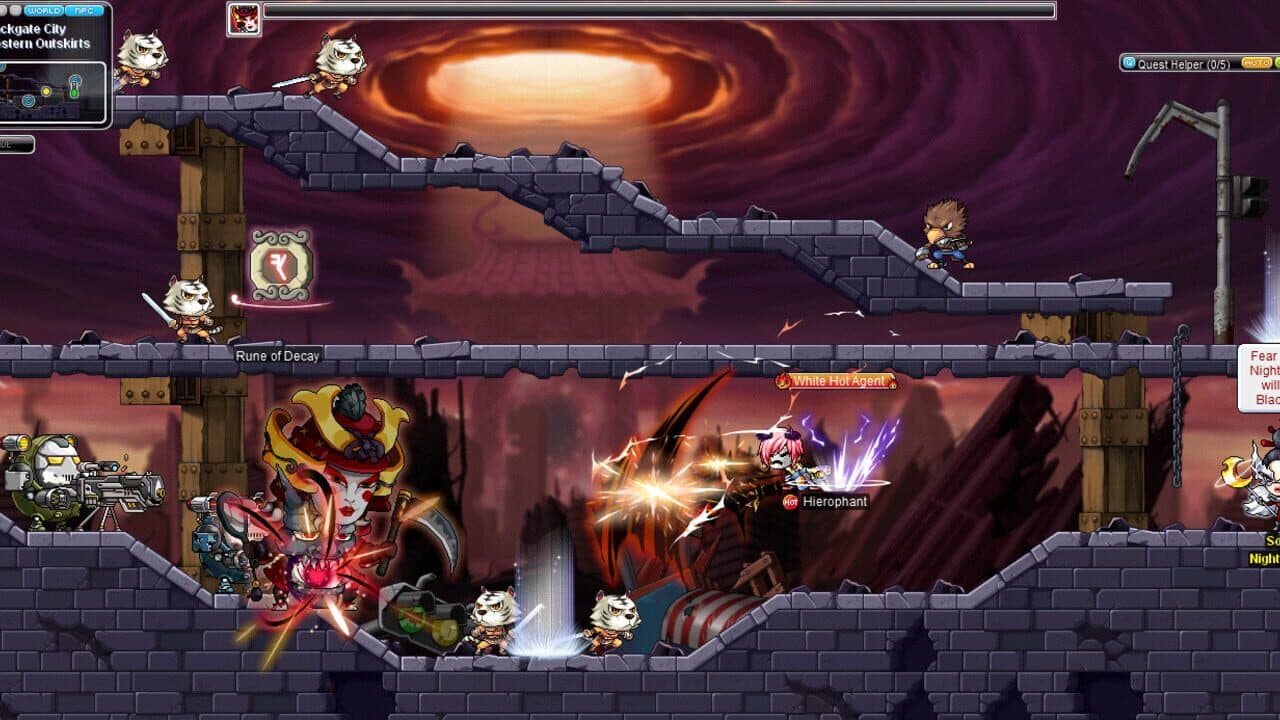This screenshot has width=1280, height=720.
Task: Toggle the second round button on the minimap header
Action: pyautogui.click(x=17, y=10)
